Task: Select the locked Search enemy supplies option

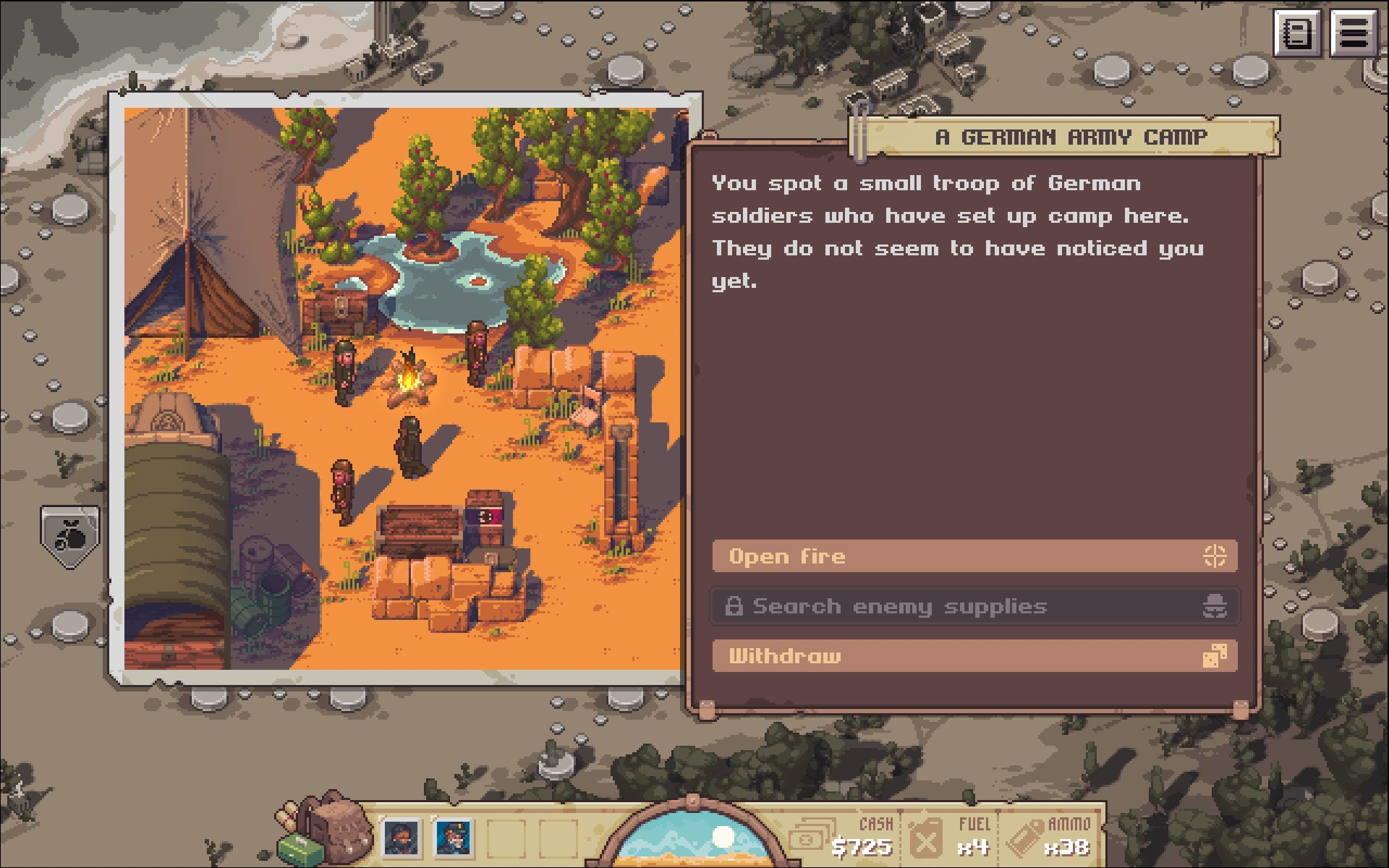Action: pyautogui.click(x=974, y=606)
